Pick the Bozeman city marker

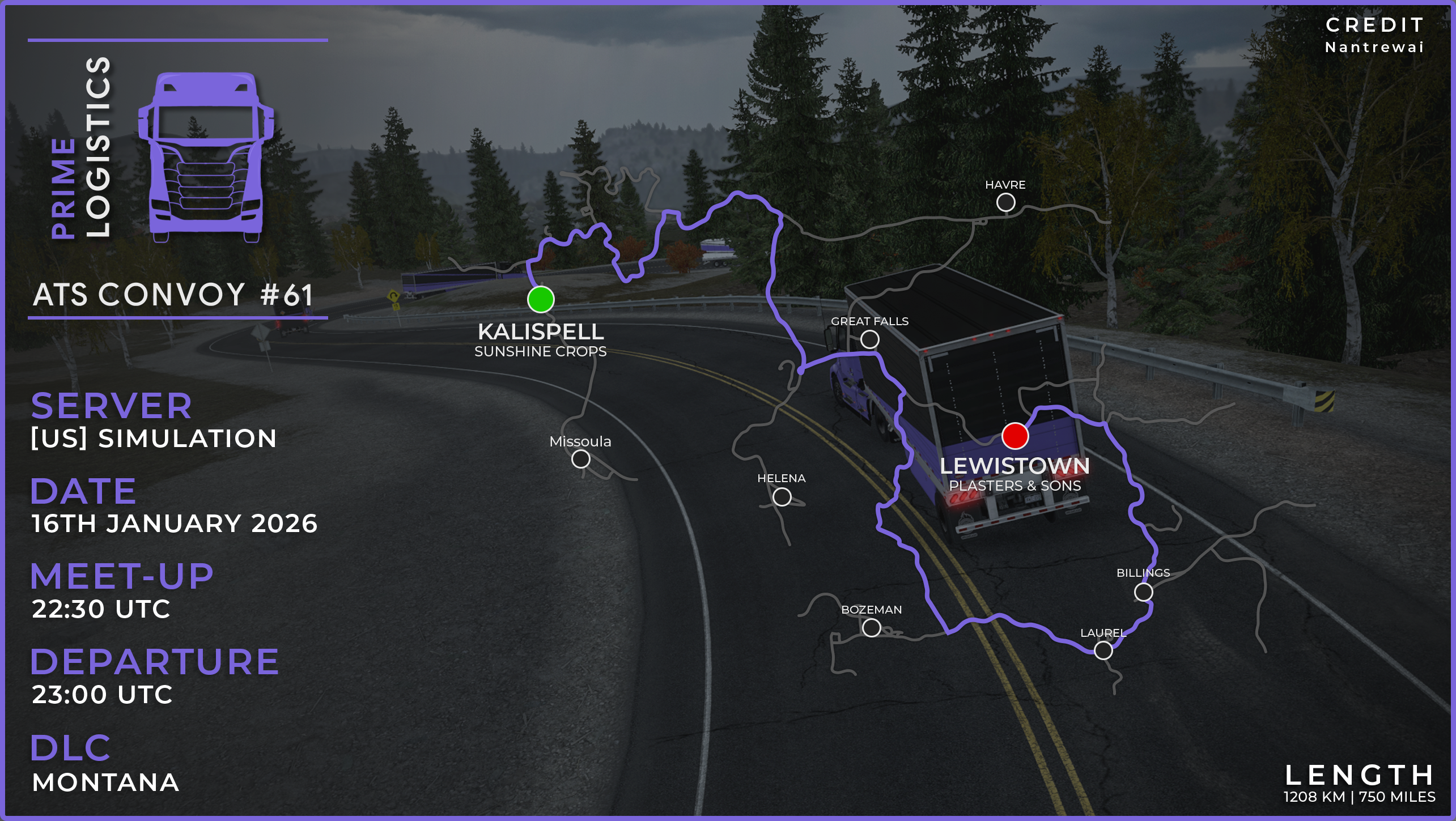[871, 628]
